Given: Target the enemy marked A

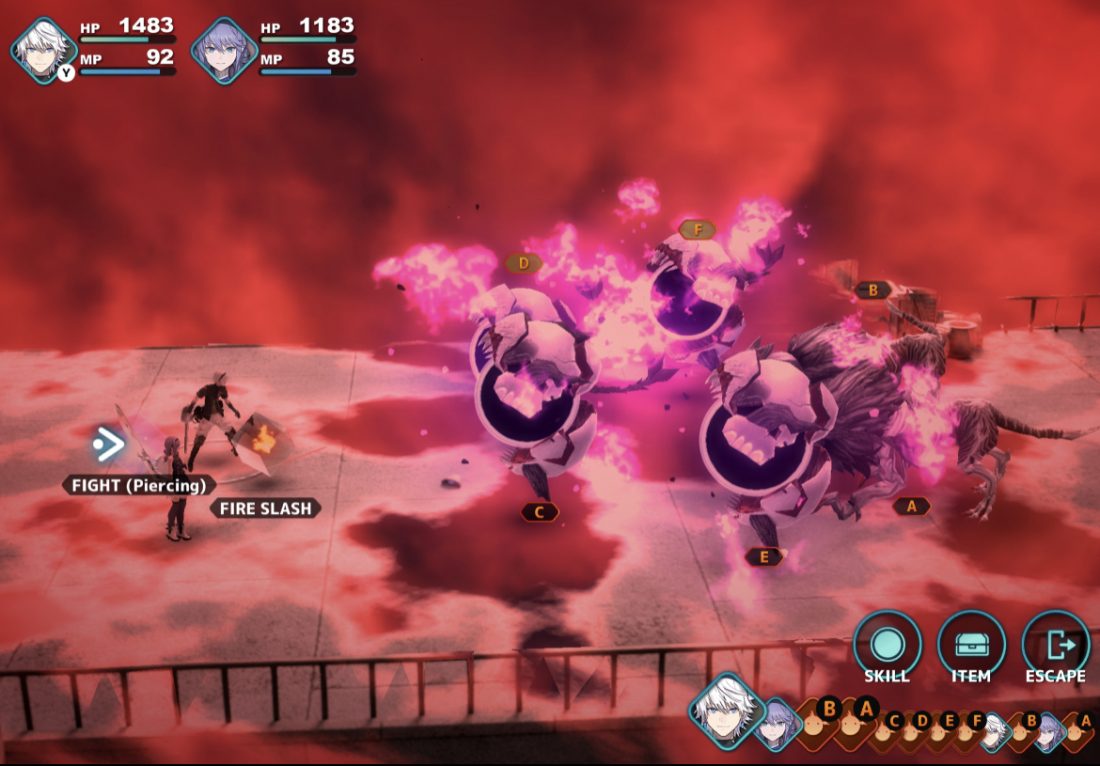Looking at the screenshot, I should coord(911,506).
